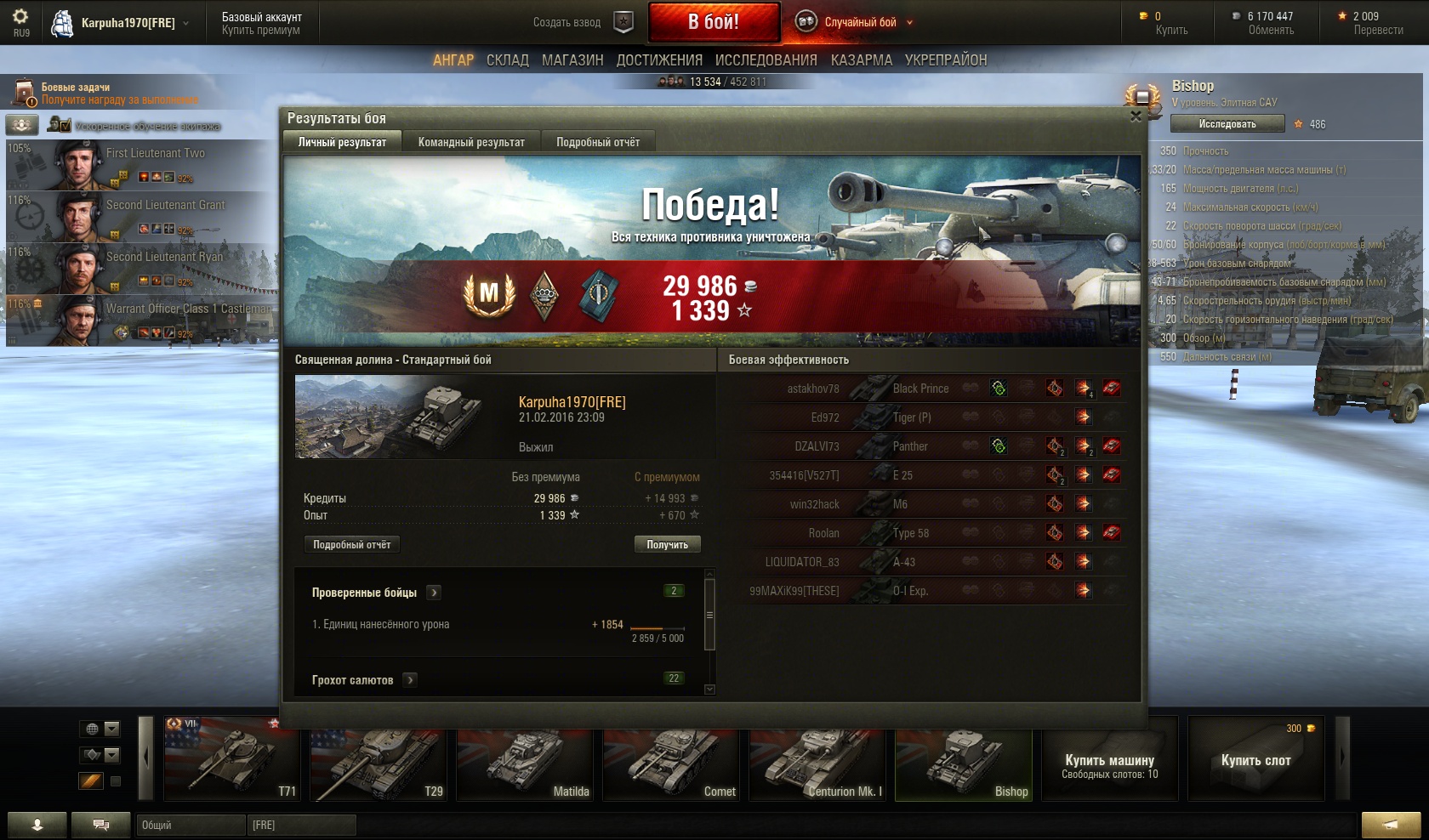The width and height of the screenshot is (1429, 840).
Task: Choose the Comet tank in the carousel
Action: point(671,759)
